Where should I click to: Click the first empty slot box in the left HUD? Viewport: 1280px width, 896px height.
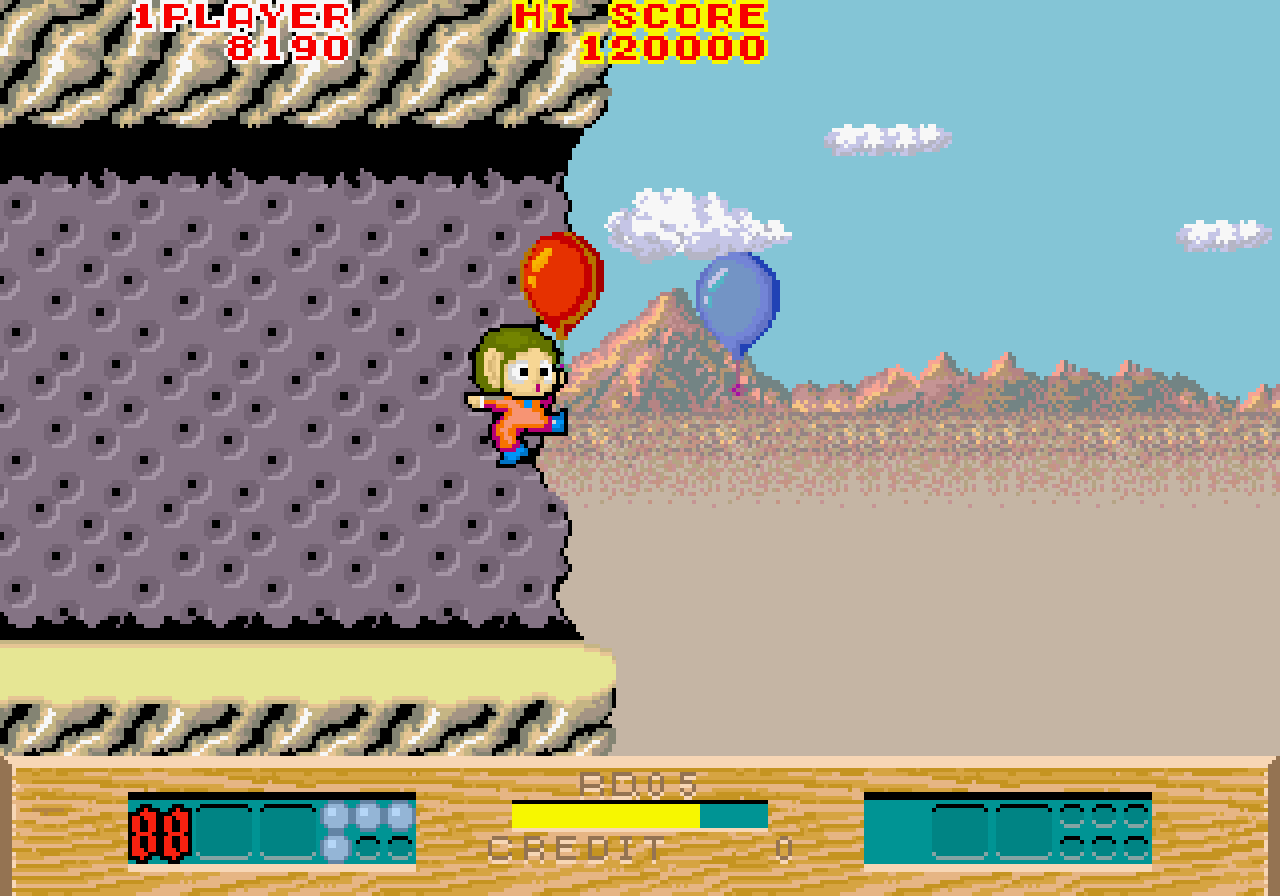(225, 830)
